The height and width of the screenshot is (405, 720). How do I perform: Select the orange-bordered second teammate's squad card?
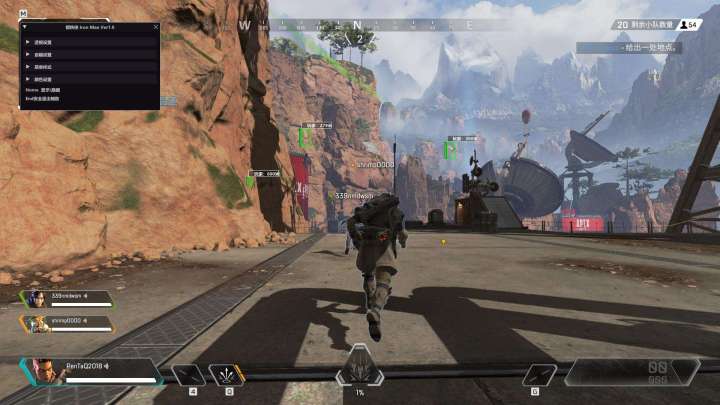[65, 323]
